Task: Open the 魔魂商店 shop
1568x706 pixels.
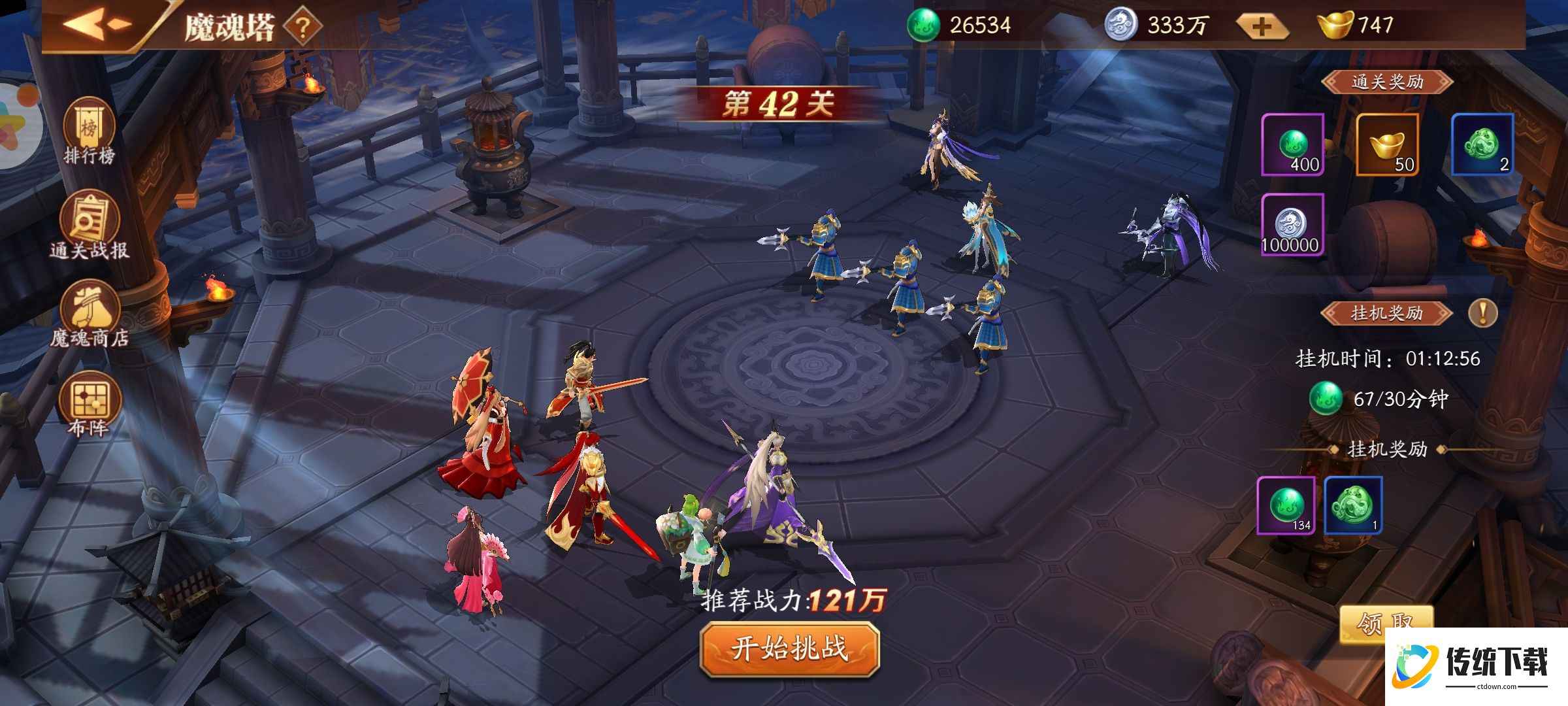Action: (x=90, y=315)
